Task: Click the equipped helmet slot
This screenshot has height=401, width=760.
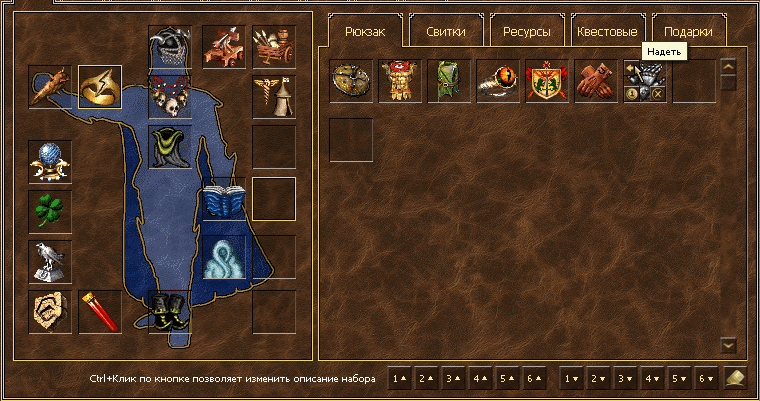Action: (x=170, y=47)
